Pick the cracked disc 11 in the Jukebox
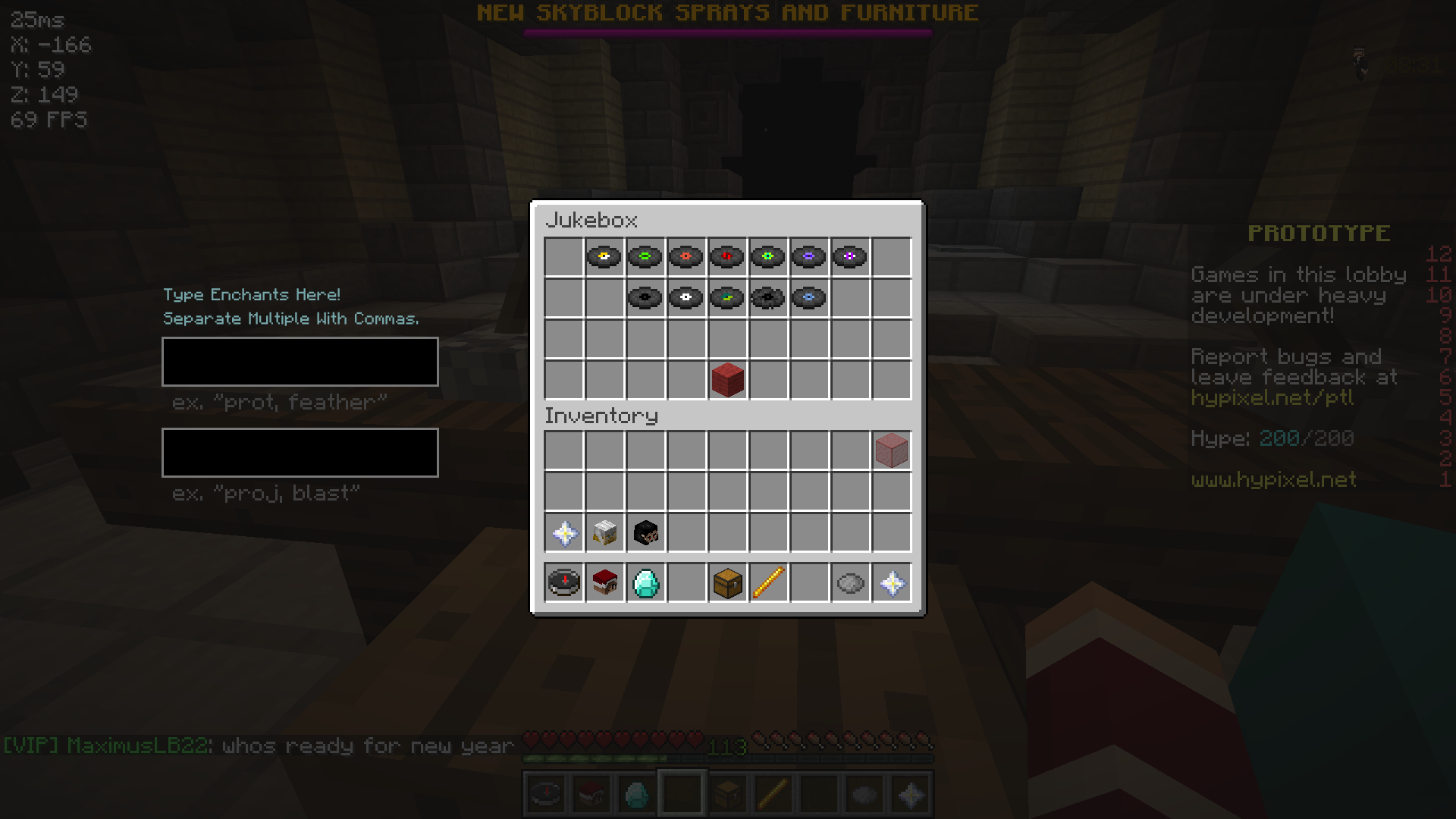1456x819 pixels. click(768, 298)
